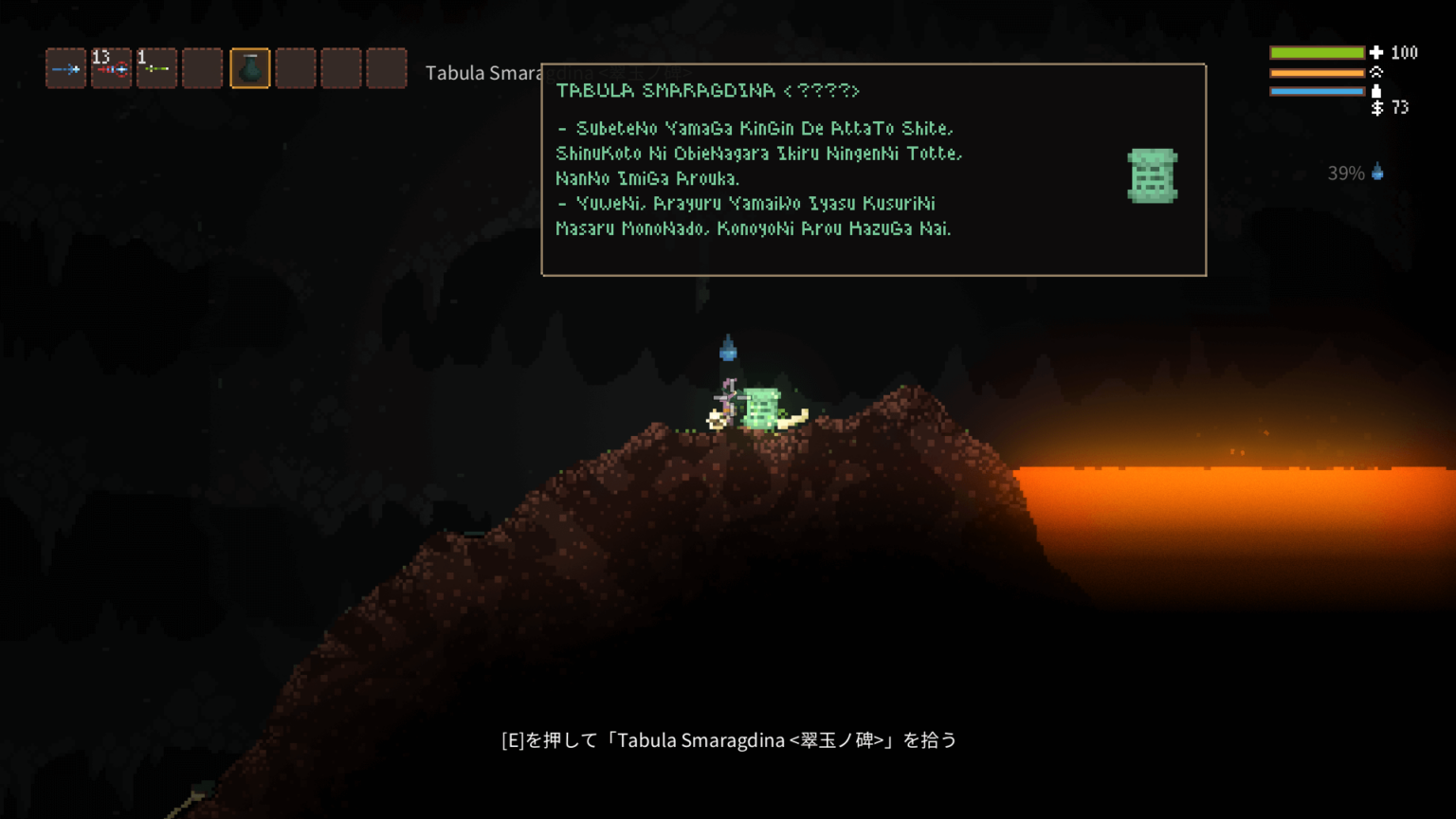Select the blue wand hotbar slot

point(65,68)
